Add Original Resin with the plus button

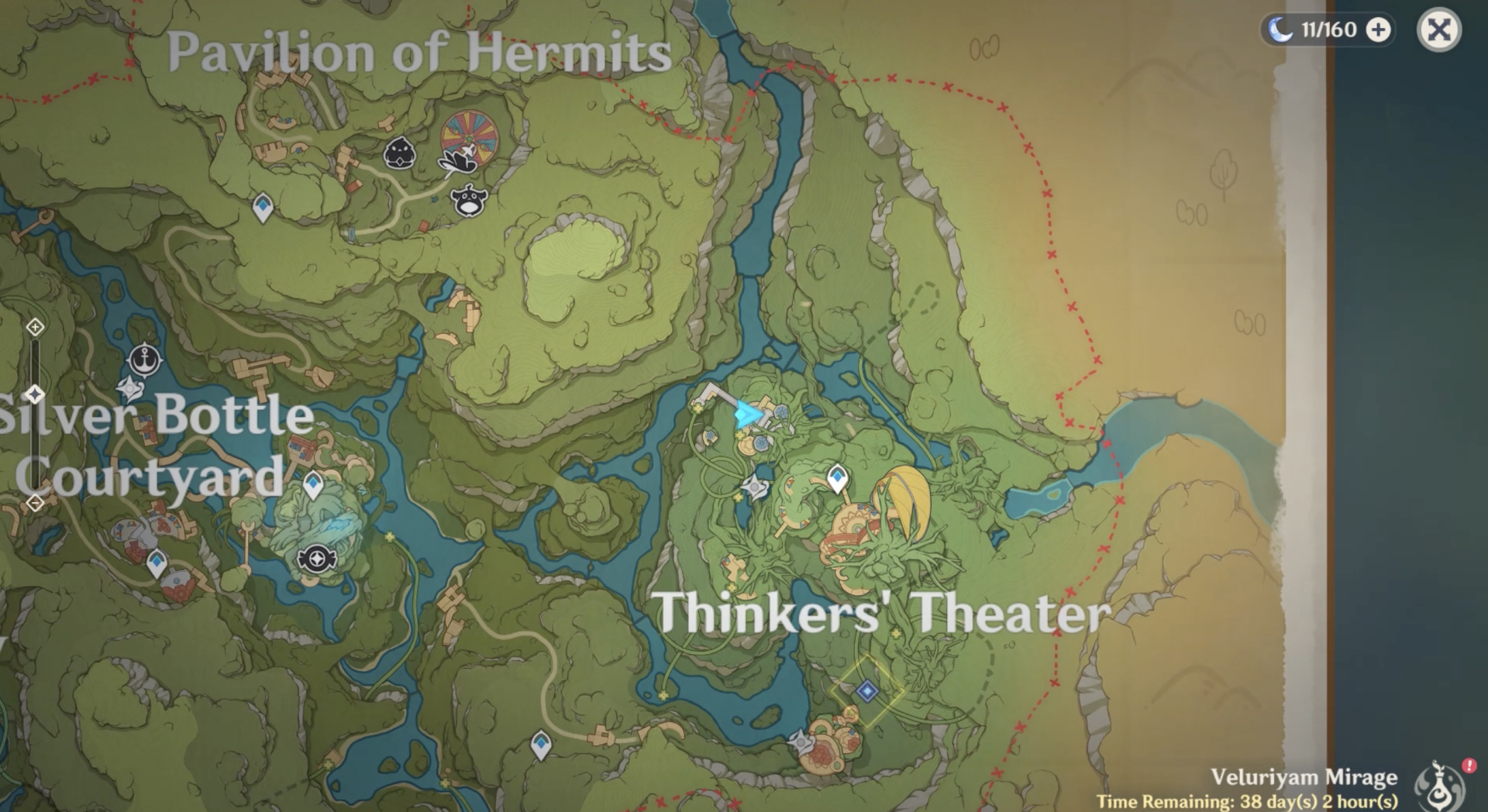1378,30
